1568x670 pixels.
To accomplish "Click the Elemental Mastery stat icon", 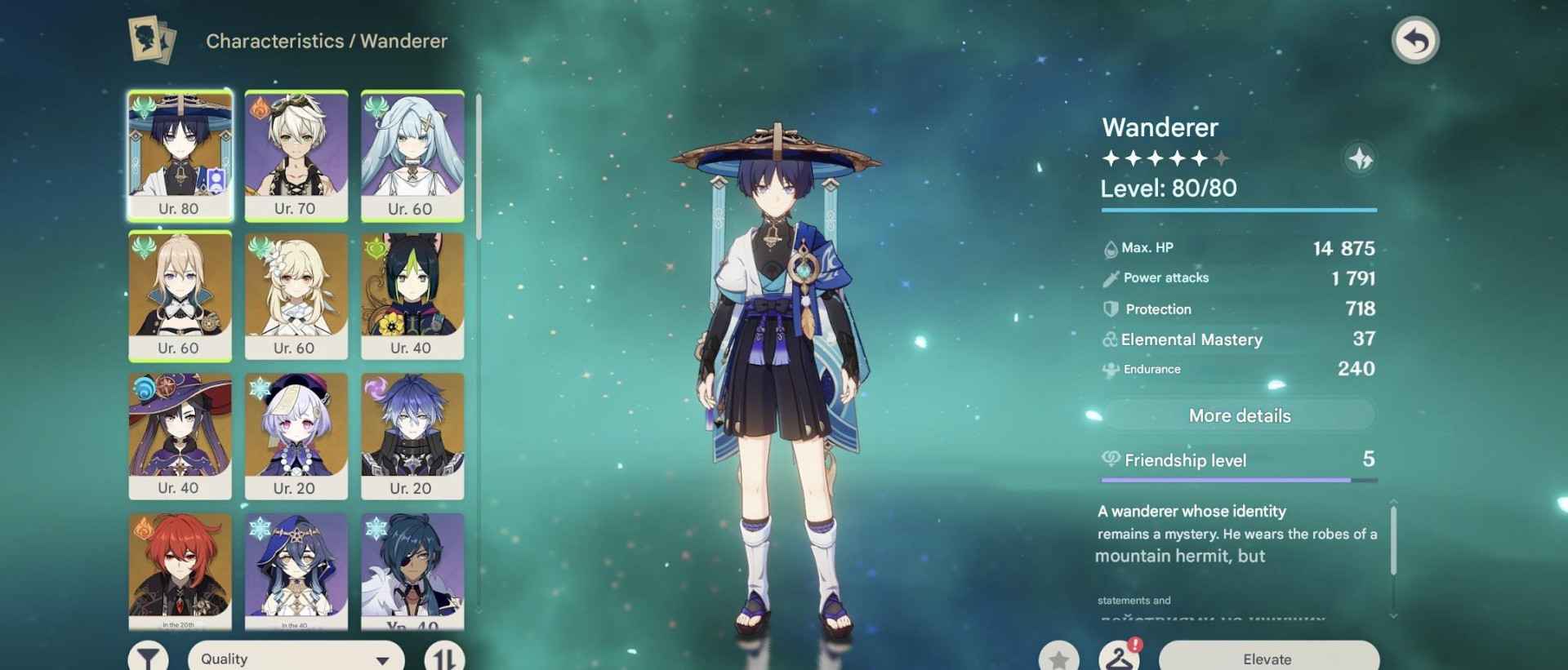I will [x=1109, y=339].
